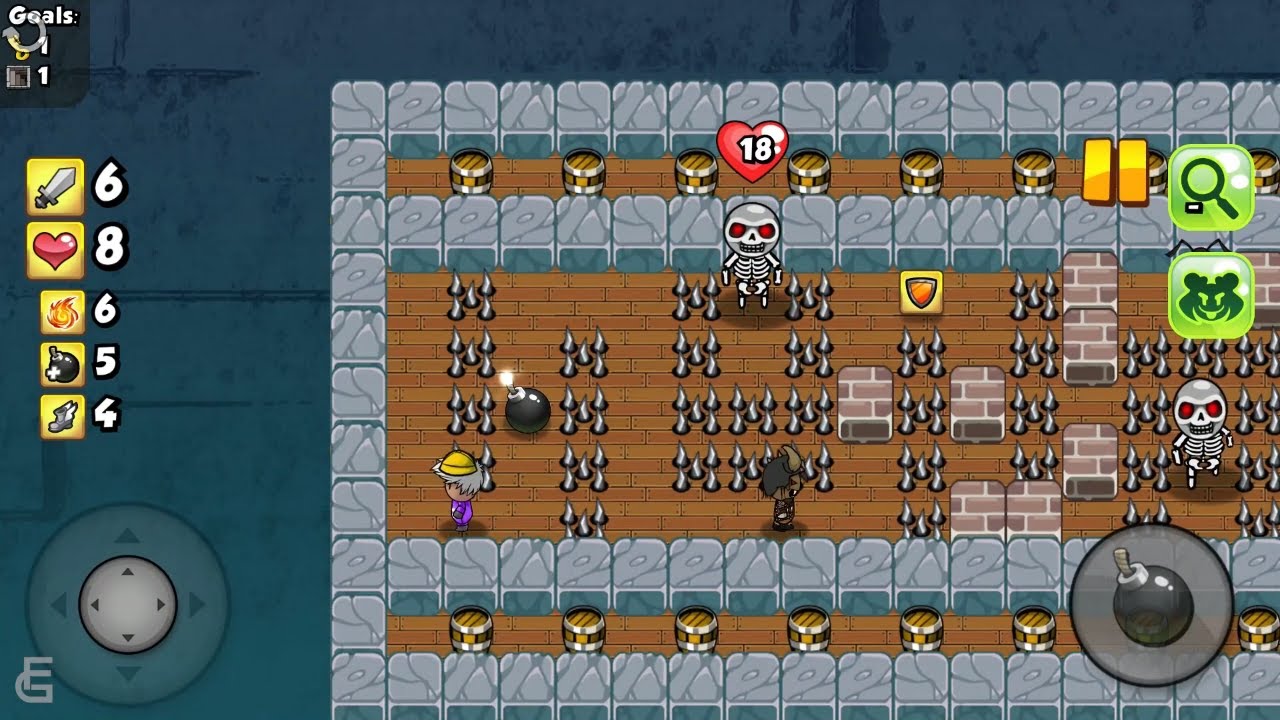
Task: Activate the green bear special ability button
Action: pyautogui.click(x=1210, y=295)
